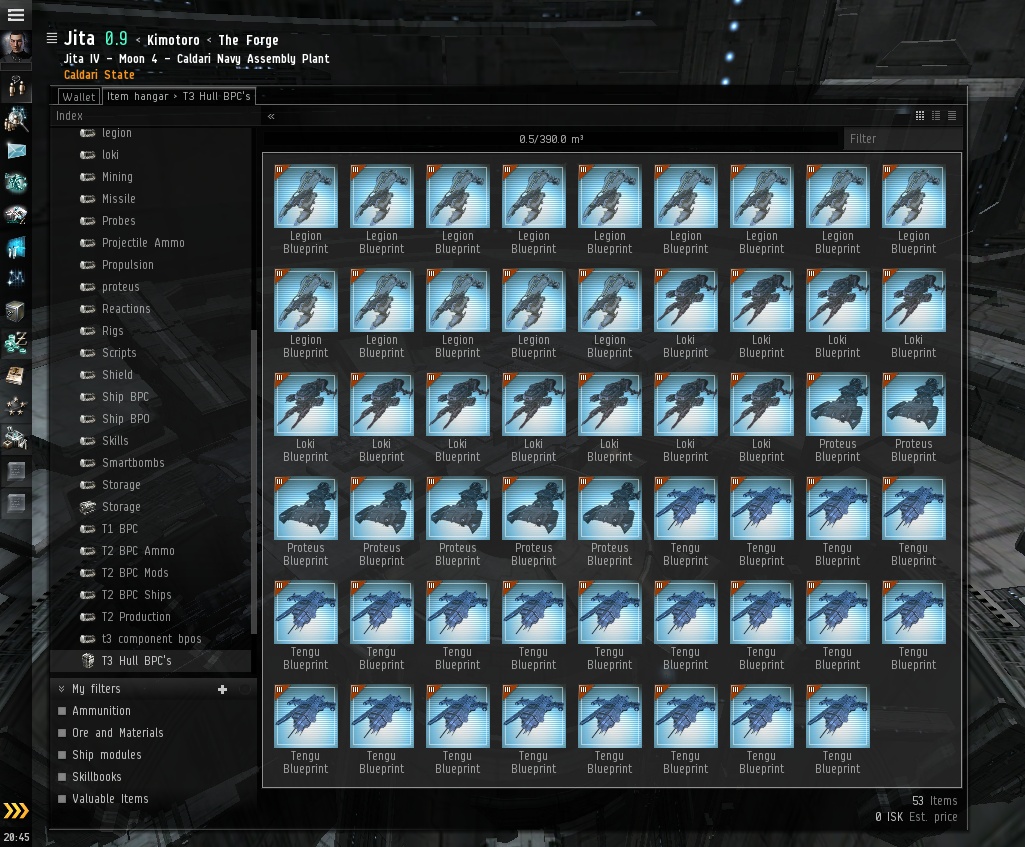Open the Skills container in index
Image resolution: width=1025 pixels, height=847 pixels.
(115, 441)
